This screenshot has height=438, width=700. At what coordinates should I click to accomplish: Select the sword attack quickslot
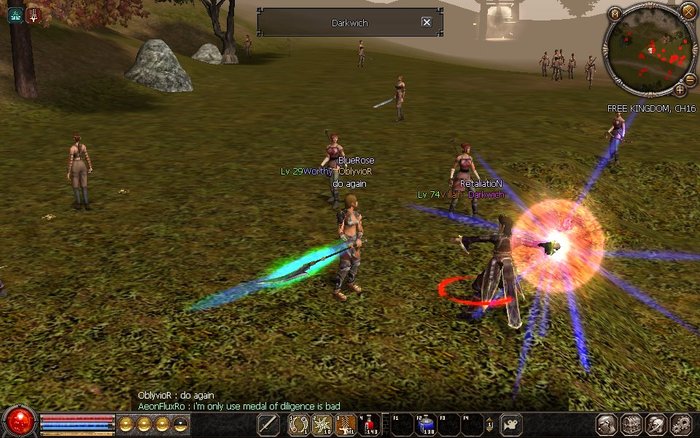tap(268, 424)
